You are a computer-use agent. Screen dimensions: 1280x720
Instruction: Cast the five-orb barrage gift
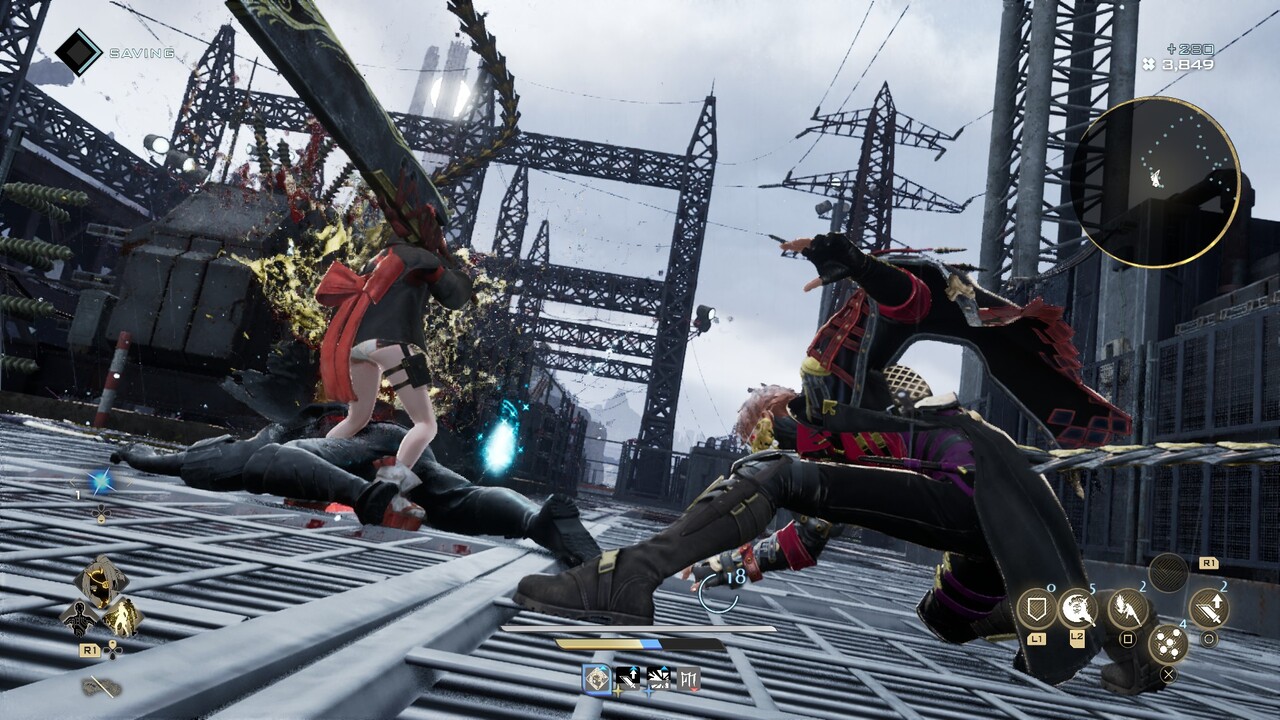point(1167,644)
